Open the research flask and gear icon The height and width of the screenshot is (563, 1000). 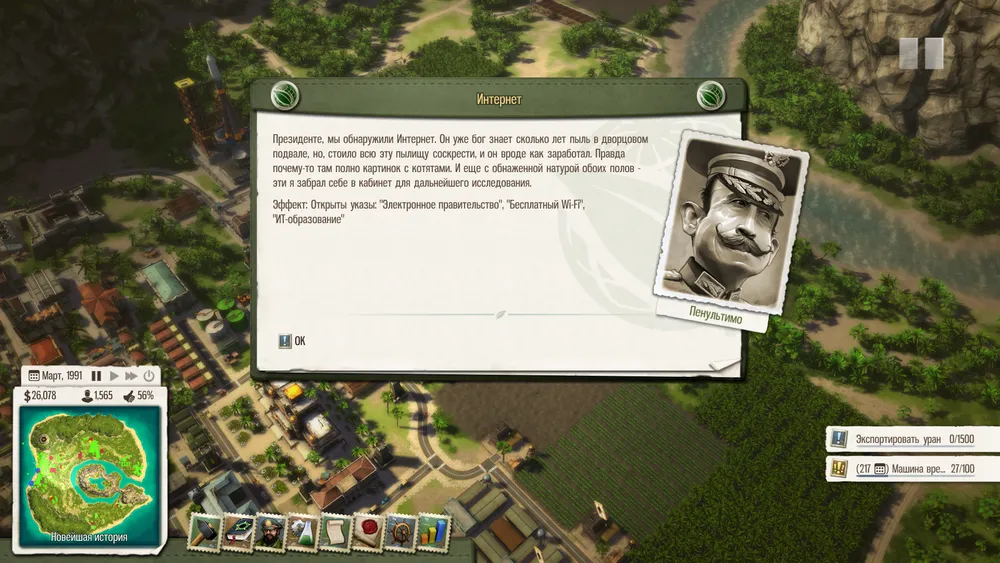coord(303,533)
